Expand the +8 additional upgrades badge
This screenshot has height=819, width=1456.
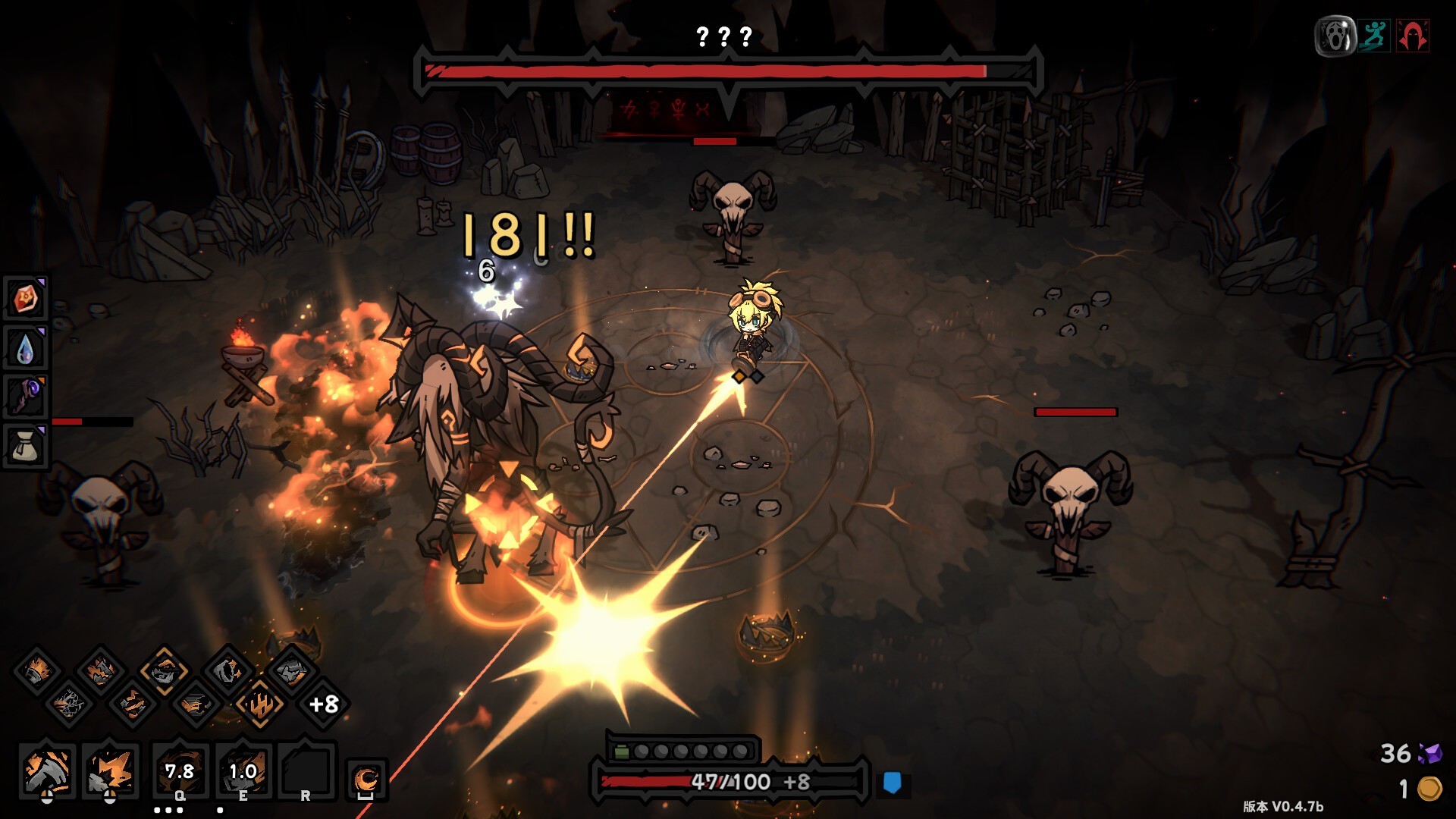pos(324,704)
